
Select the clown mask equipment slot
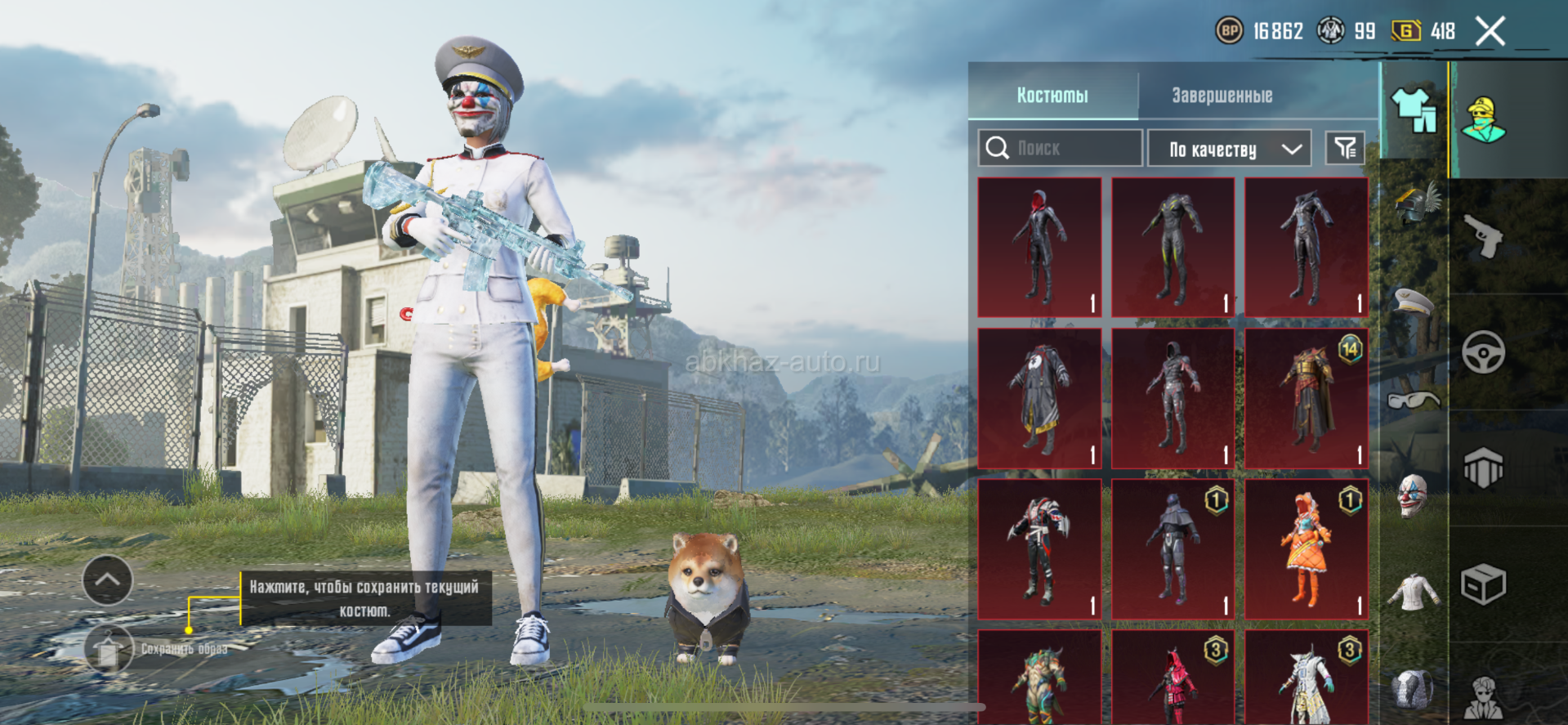(x=1413, y=496)
